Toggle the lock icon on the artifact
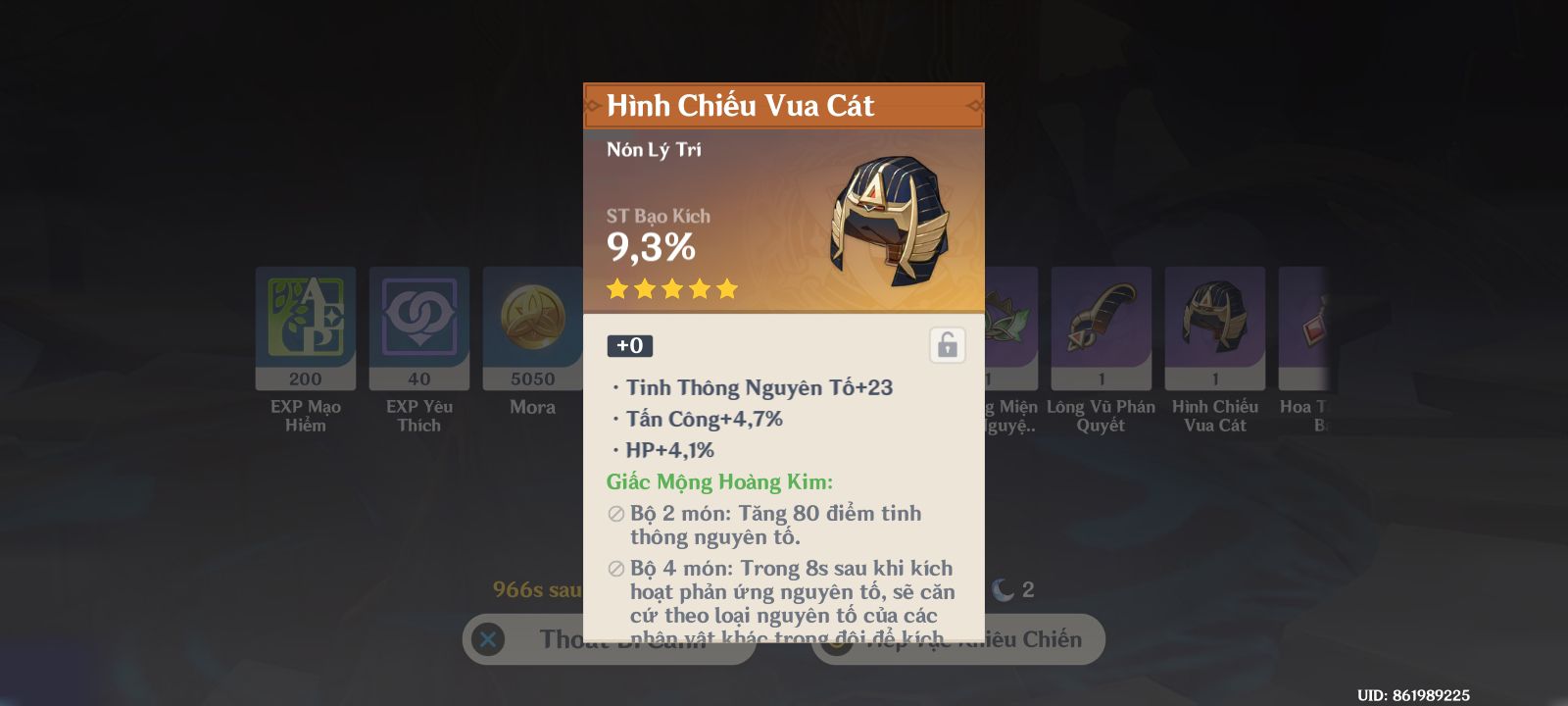Viewport: 1568px width, 706px height. click(x=947, y=345)
